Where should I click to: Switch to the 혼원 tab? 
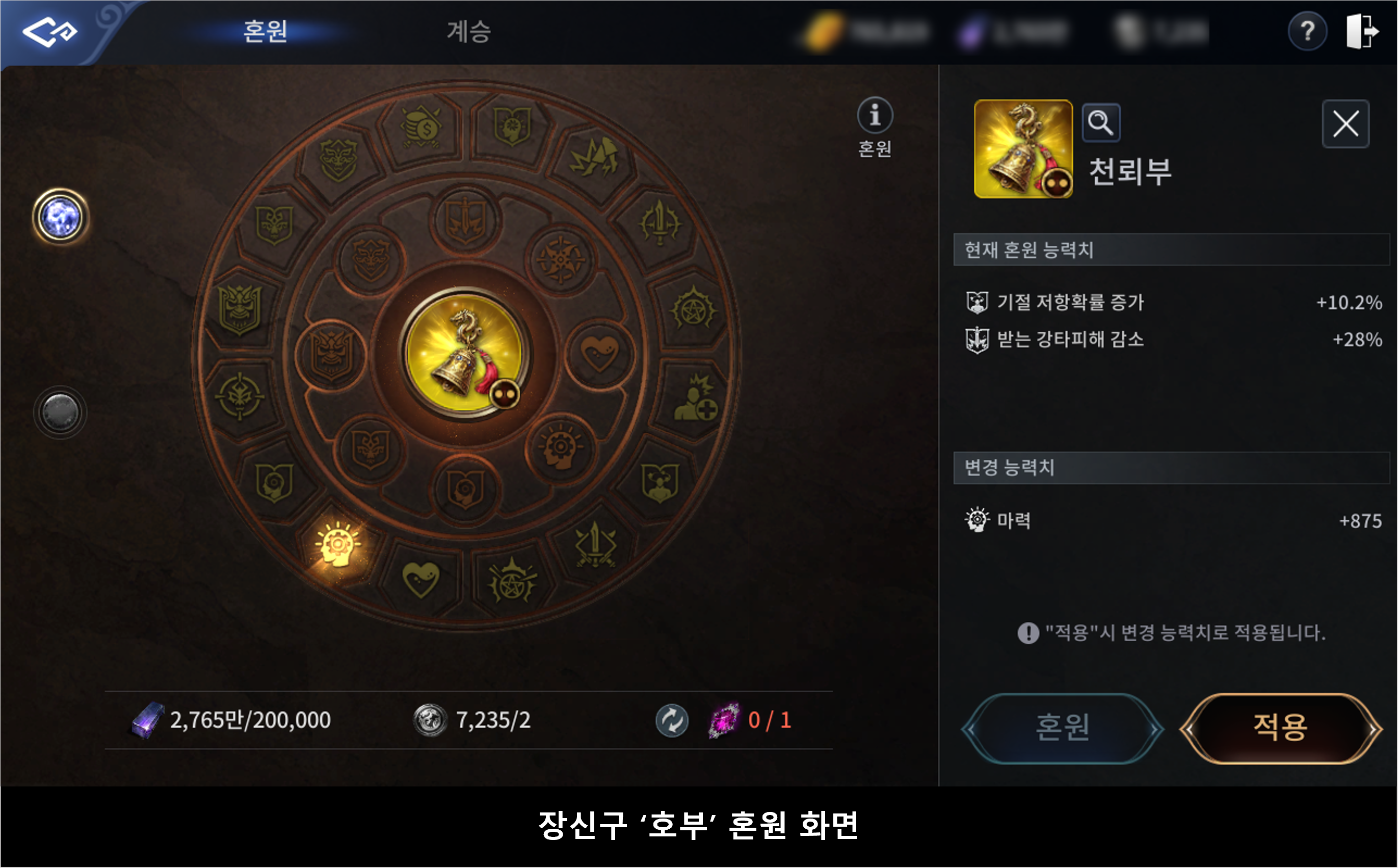(265, 31)
